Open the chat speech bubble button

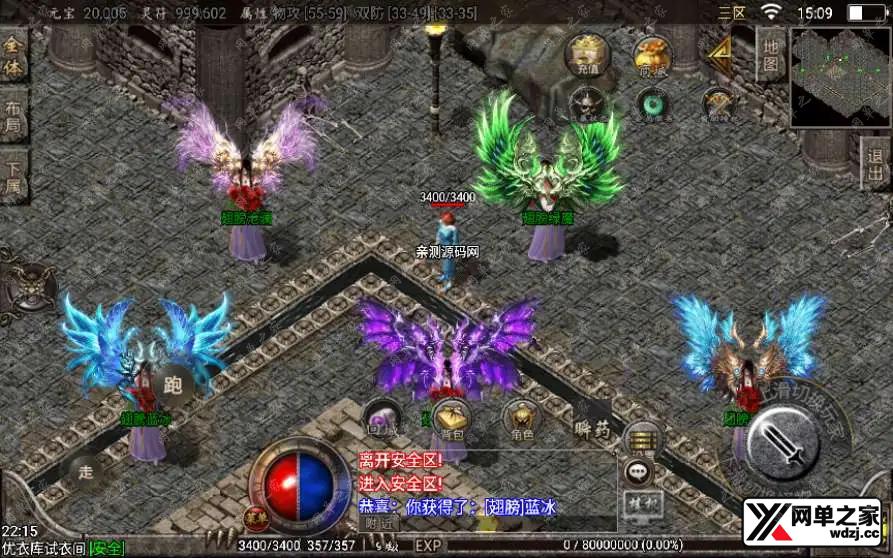pyautogui.click(x=638, y=471)
